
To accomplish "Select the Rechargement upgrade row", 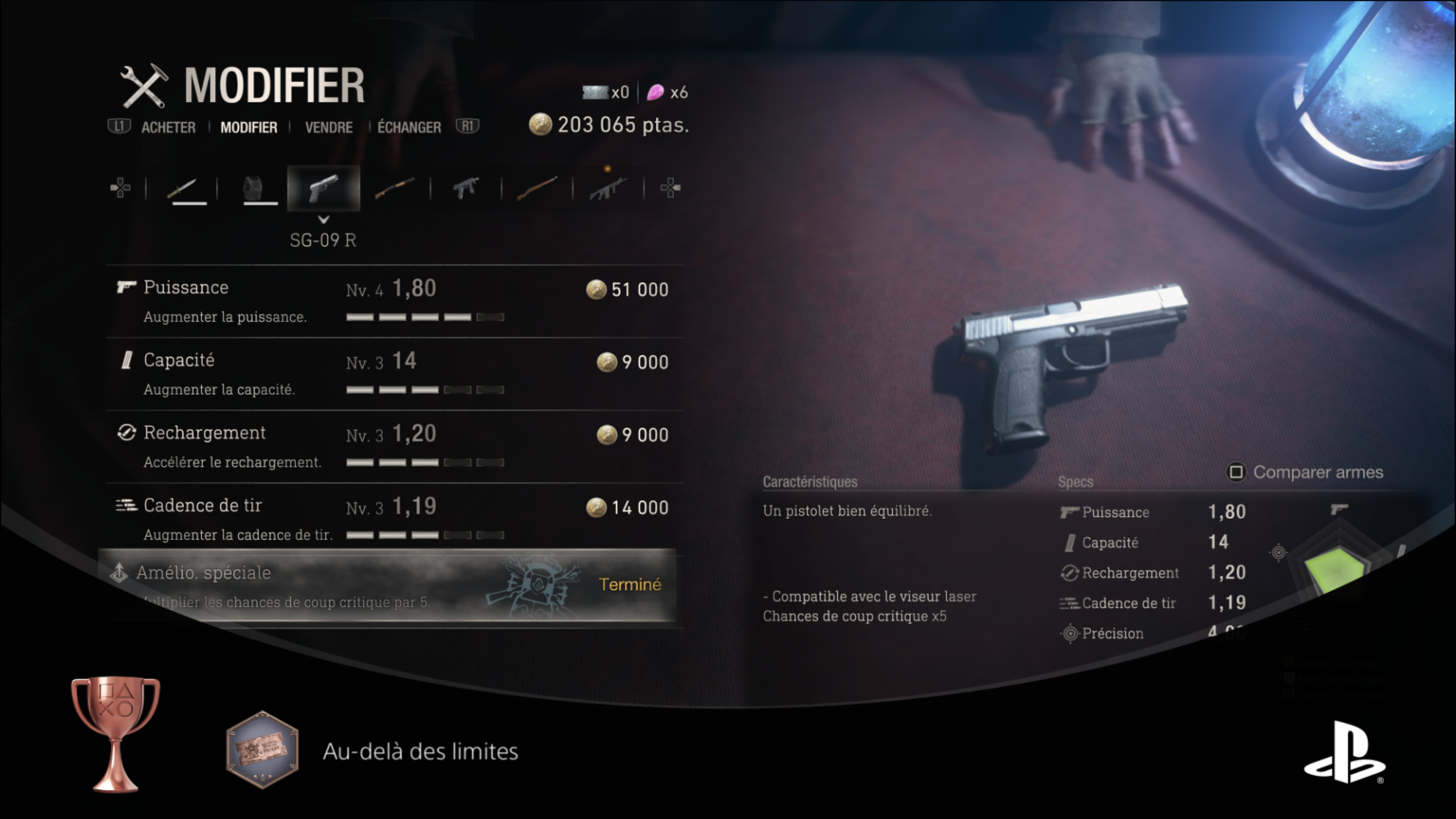I will click(x=394, y=447).
